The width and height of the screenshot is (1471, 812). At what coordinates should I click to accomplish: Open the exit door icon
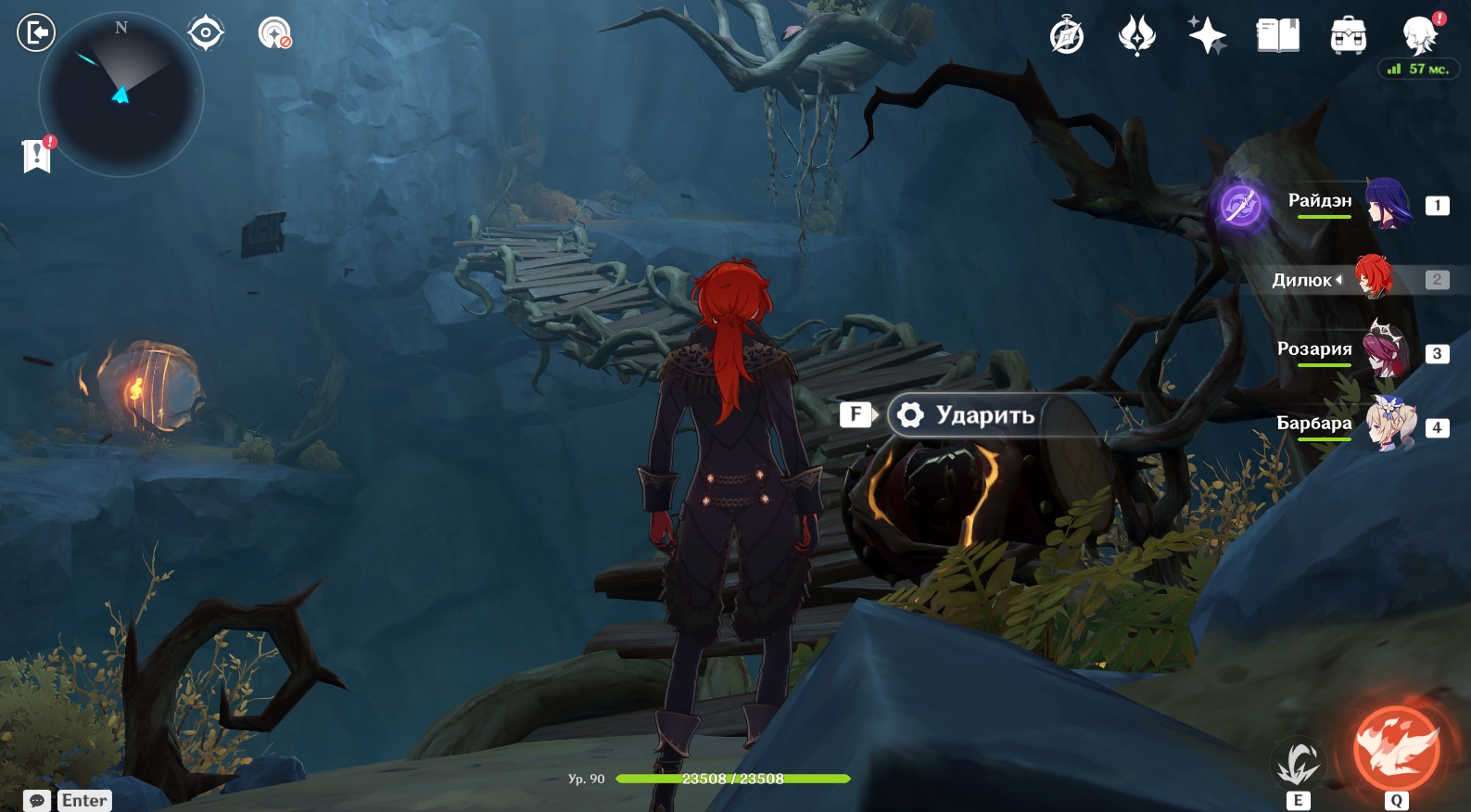[36, 33]
